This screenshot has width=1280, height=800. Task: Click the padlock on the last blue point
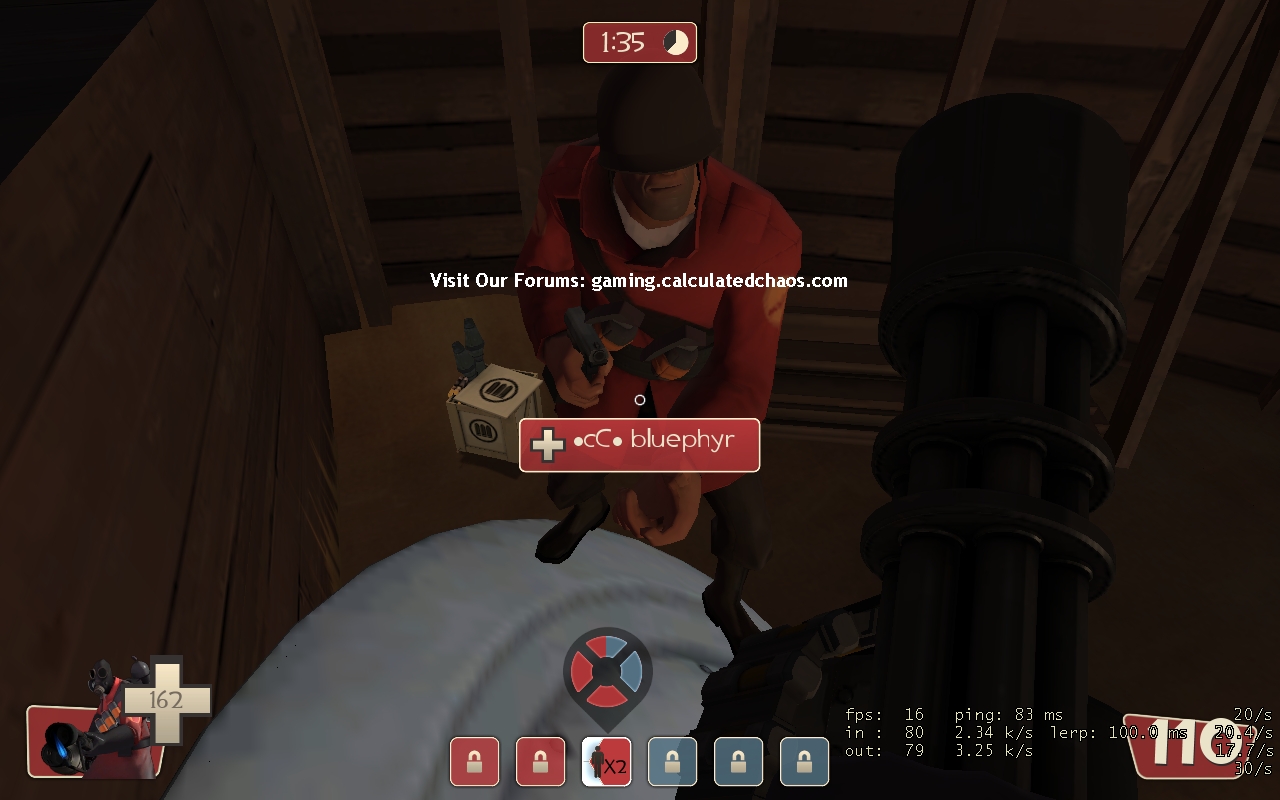804,761
